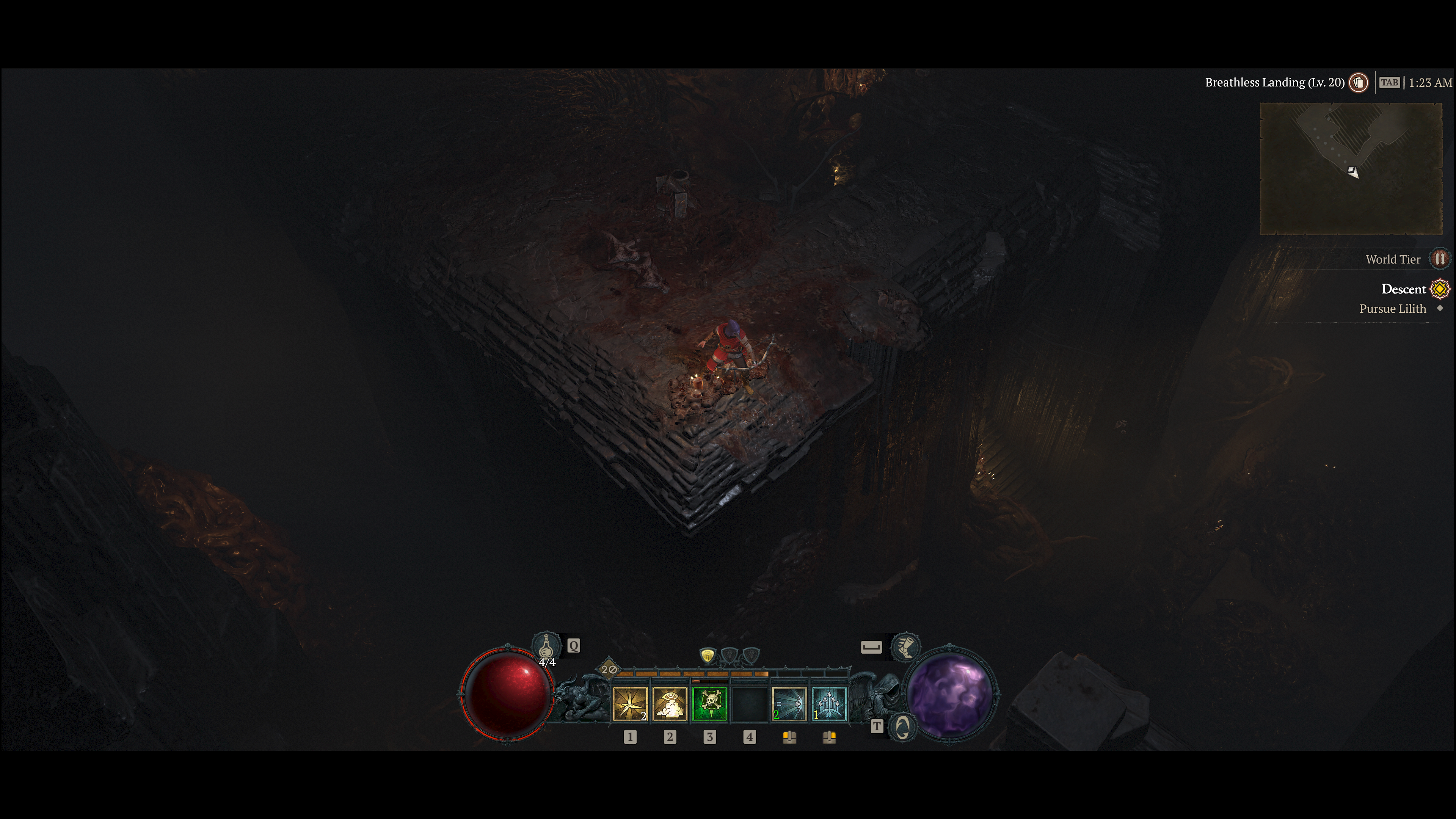Screen dimensions: 1456x819
Task: Click the level 20 experience badge
Action: [x=609, y=670]
